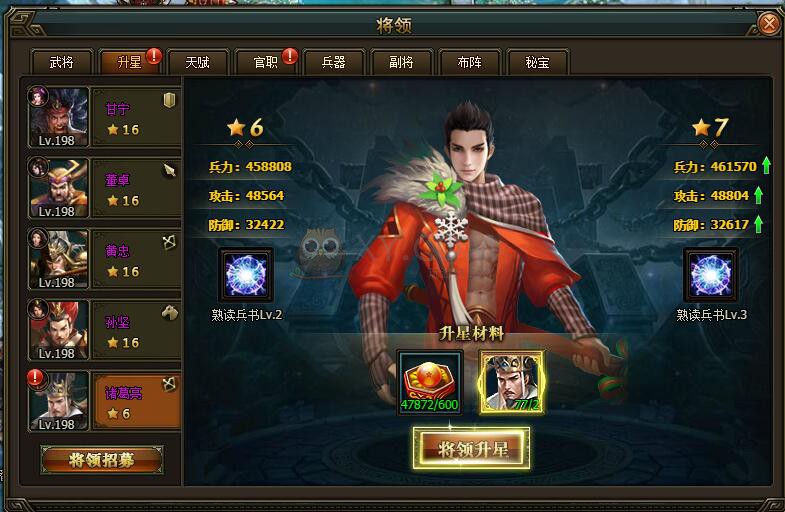Select the 兵器 tab
Screen dimensions: 785x512
tap(333, 62)
